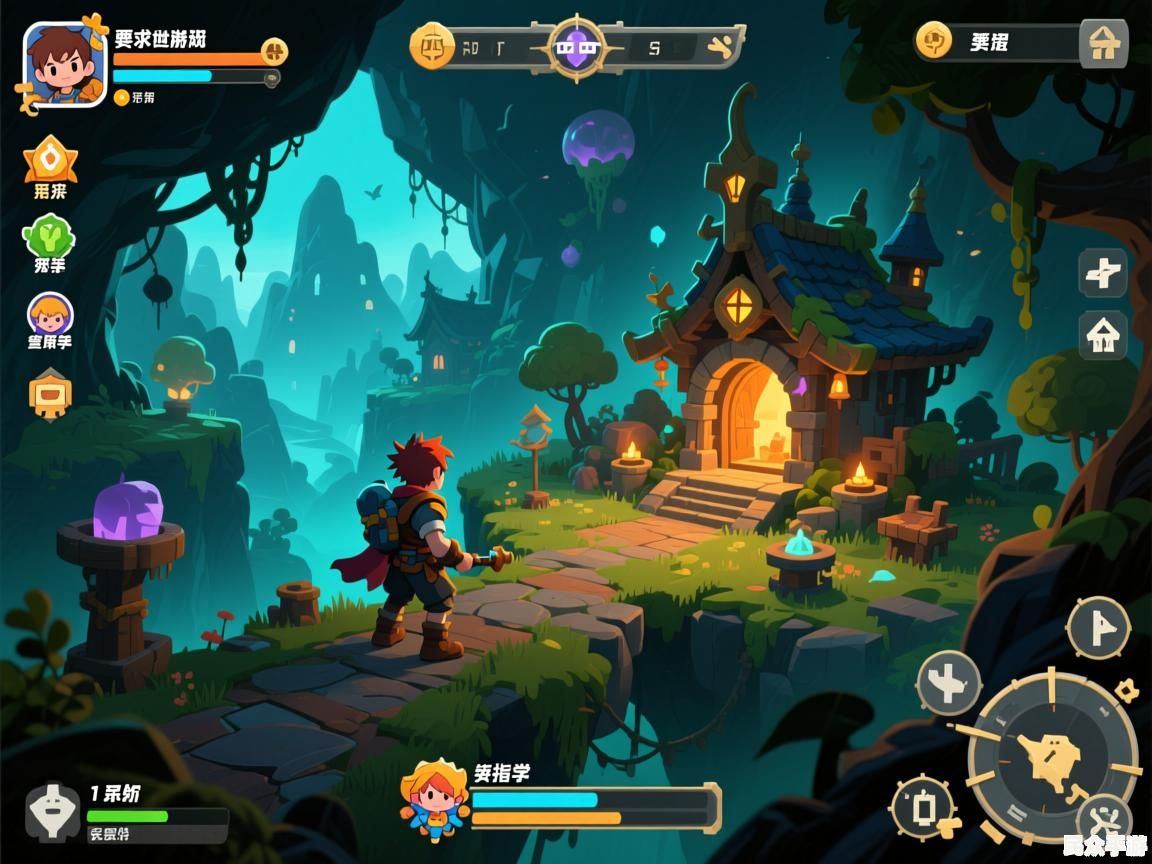1152x864 pixels.
Task: Click the small gold button beside the orange bar
Action: [x=274, y=52]
